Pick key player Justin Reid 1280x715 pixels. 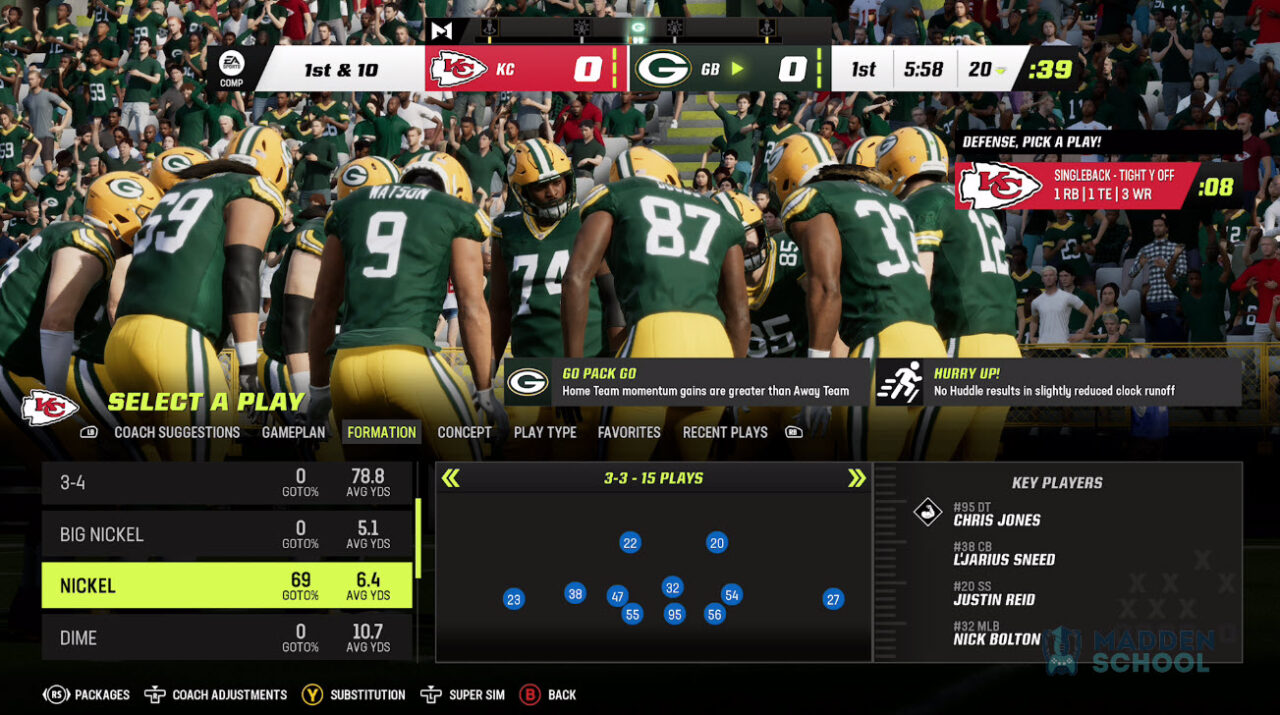[x=993, y=600]
